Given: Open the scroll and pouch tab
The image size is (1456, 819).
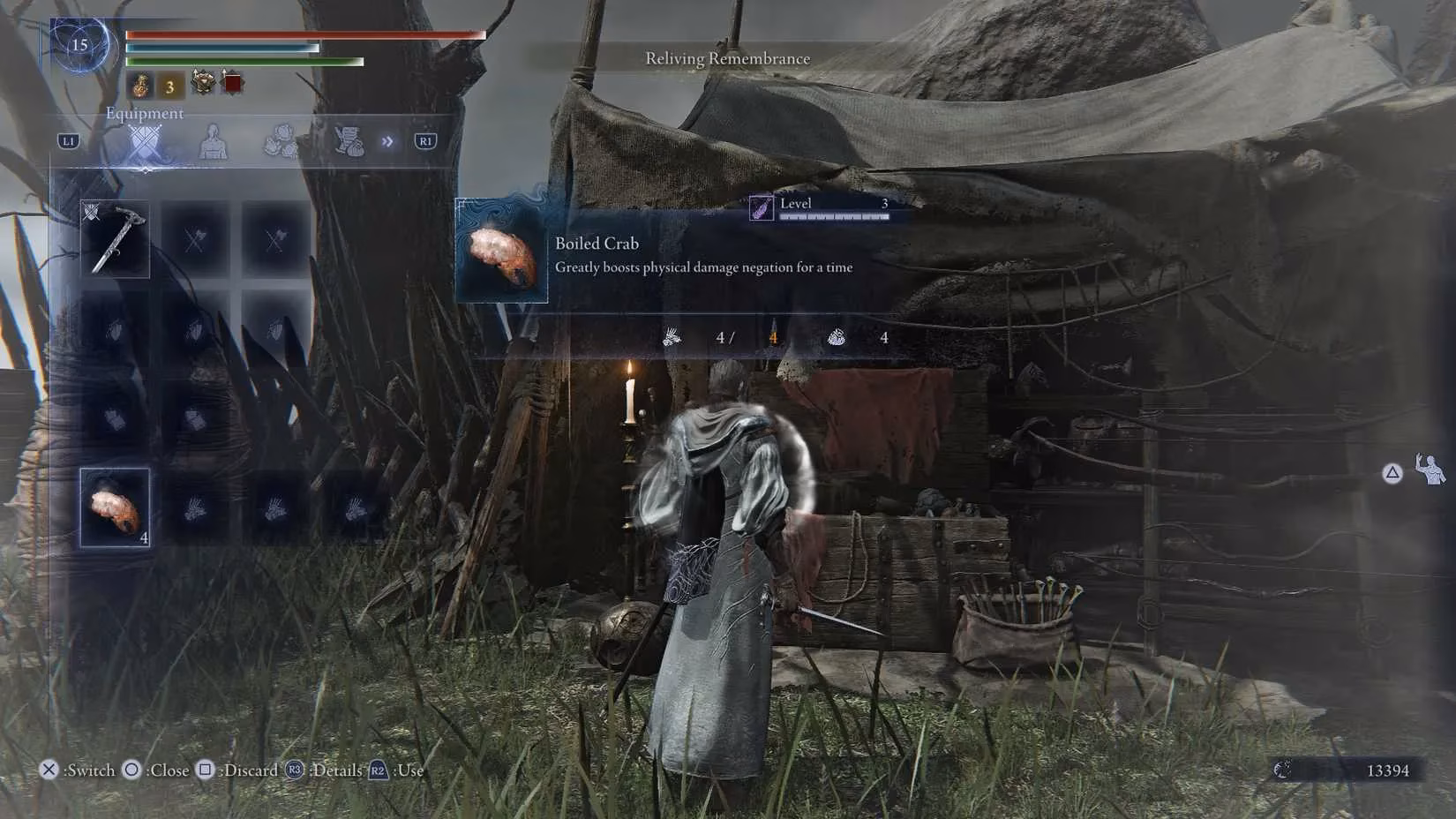Looking at the screenshot, I should (x=349, y=142).
